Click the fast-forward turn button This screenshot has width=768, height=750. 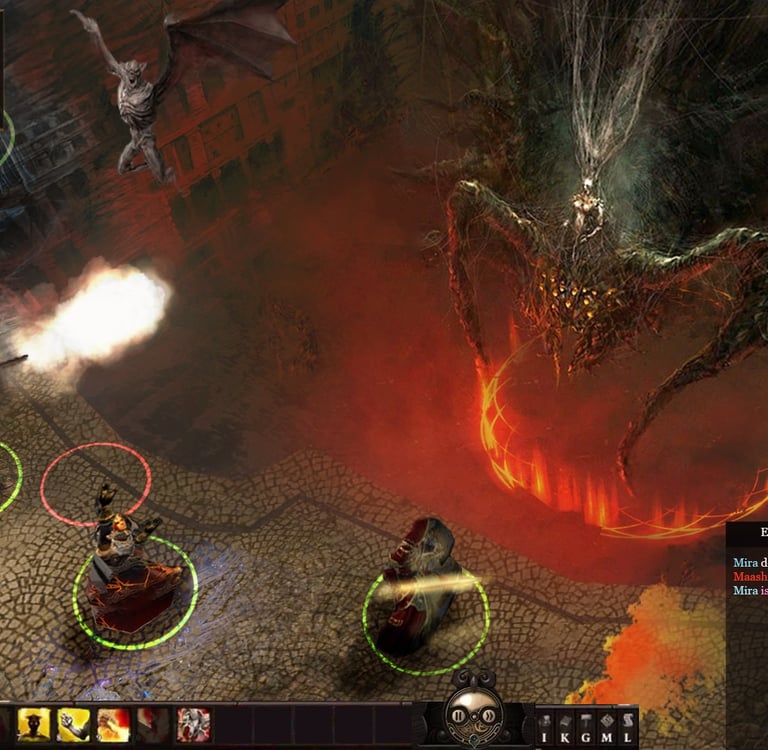[485, 716]
